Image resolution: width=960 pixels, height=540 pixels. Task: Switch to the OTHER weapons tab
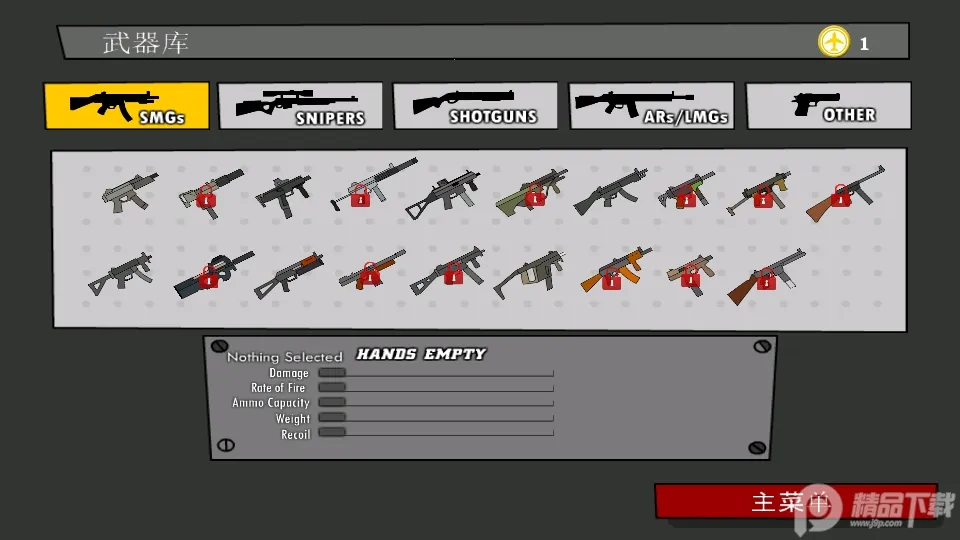click(828, 106)
